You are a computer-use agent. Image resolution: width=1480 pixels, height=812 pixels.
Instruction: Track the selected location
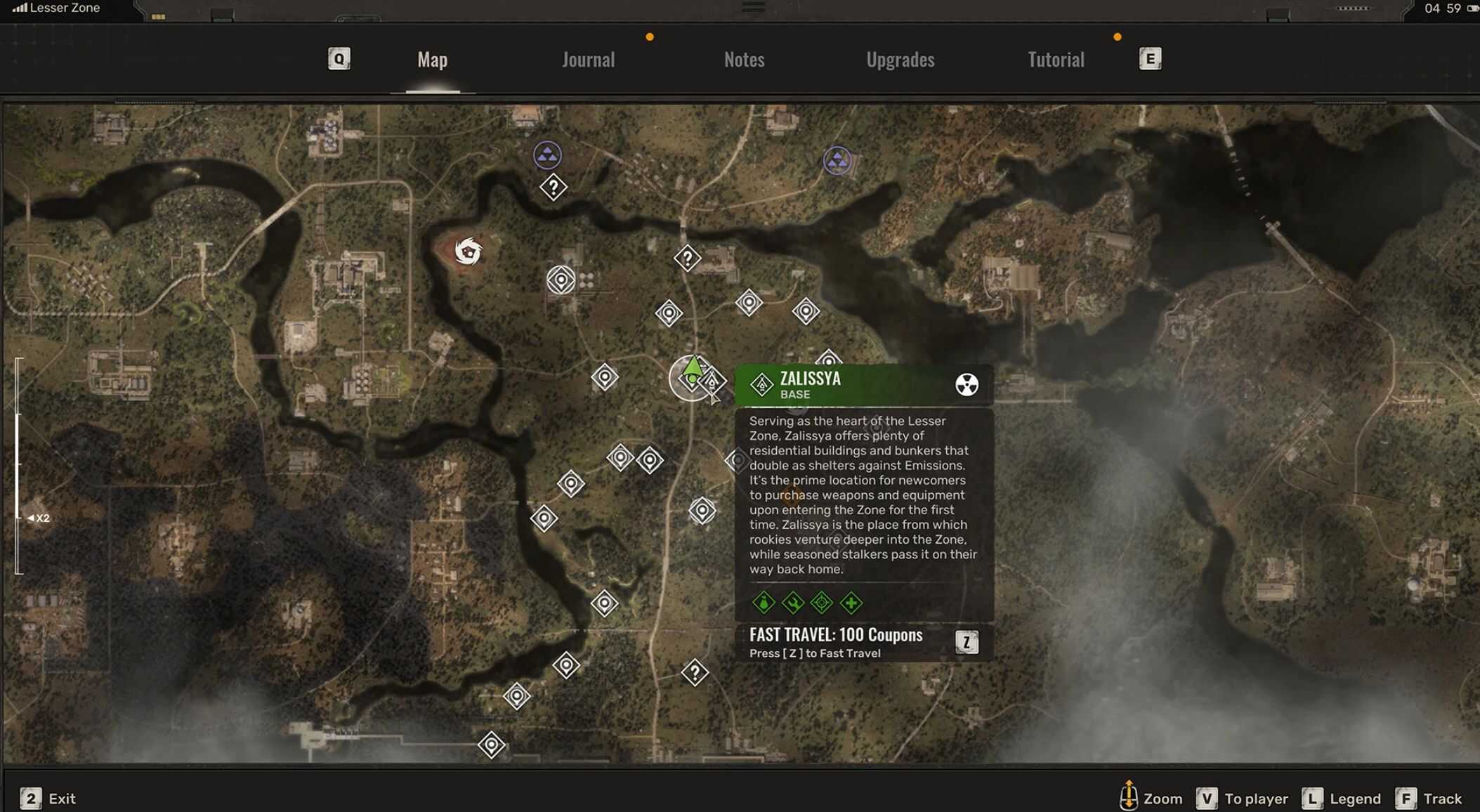1428,799
